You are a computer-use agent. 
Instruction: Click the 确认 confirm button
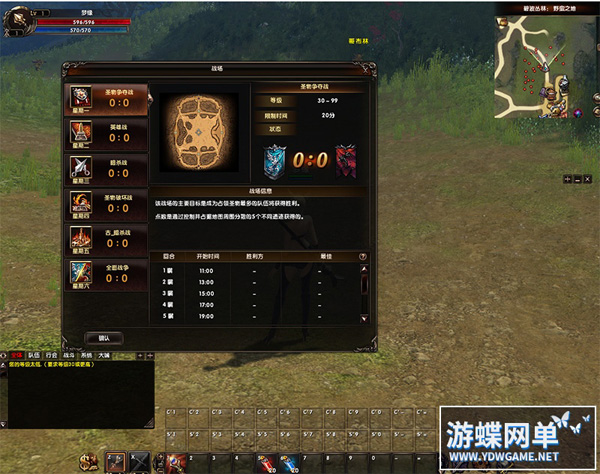(x=104, y=338)
